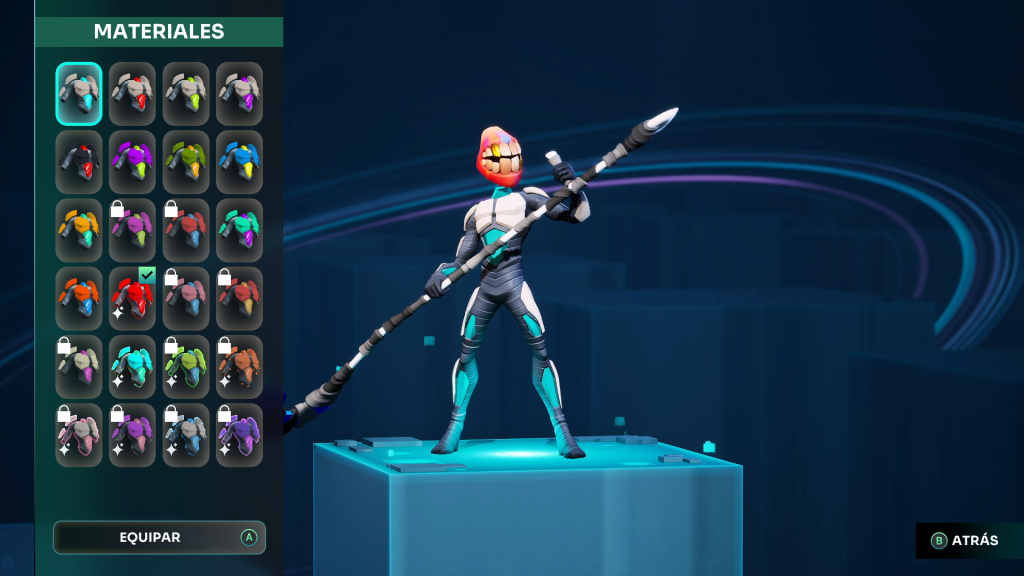Choose the white armor with red gem
Screen dimensions: 1024x576
coord(133,94)
